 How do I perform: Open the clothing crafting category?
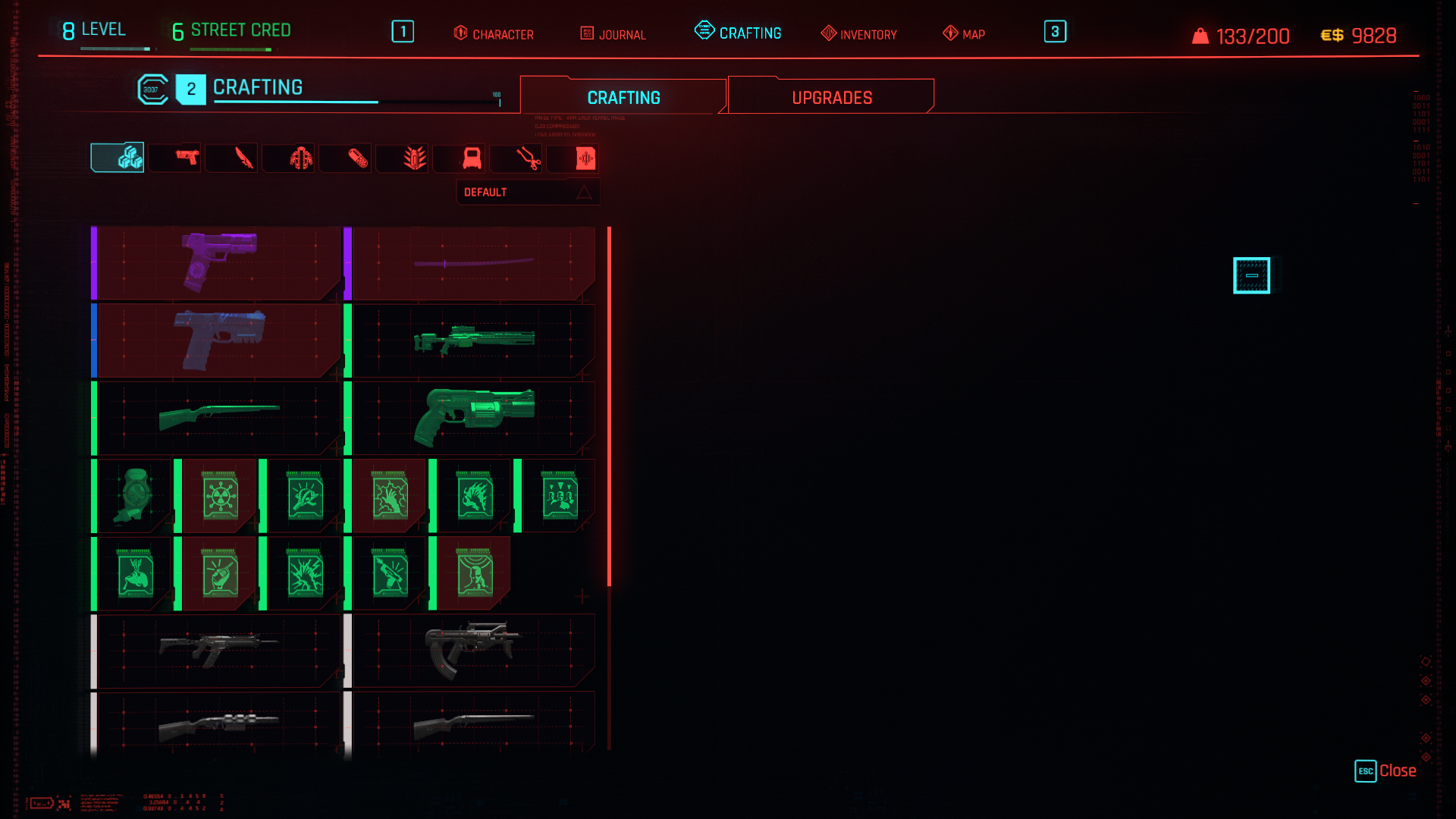pyautogui.click(x=459, y=158)
